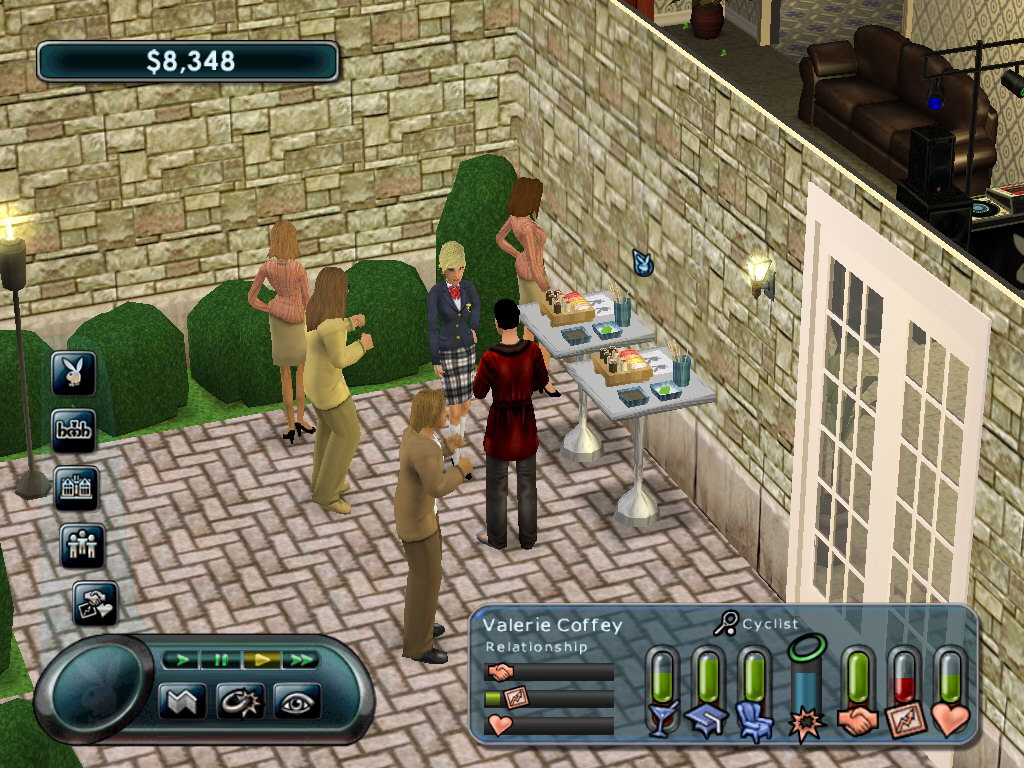This screenshot has height=768, width=1024.
Task: Click the folded map icon button
Action: [182, 700]
